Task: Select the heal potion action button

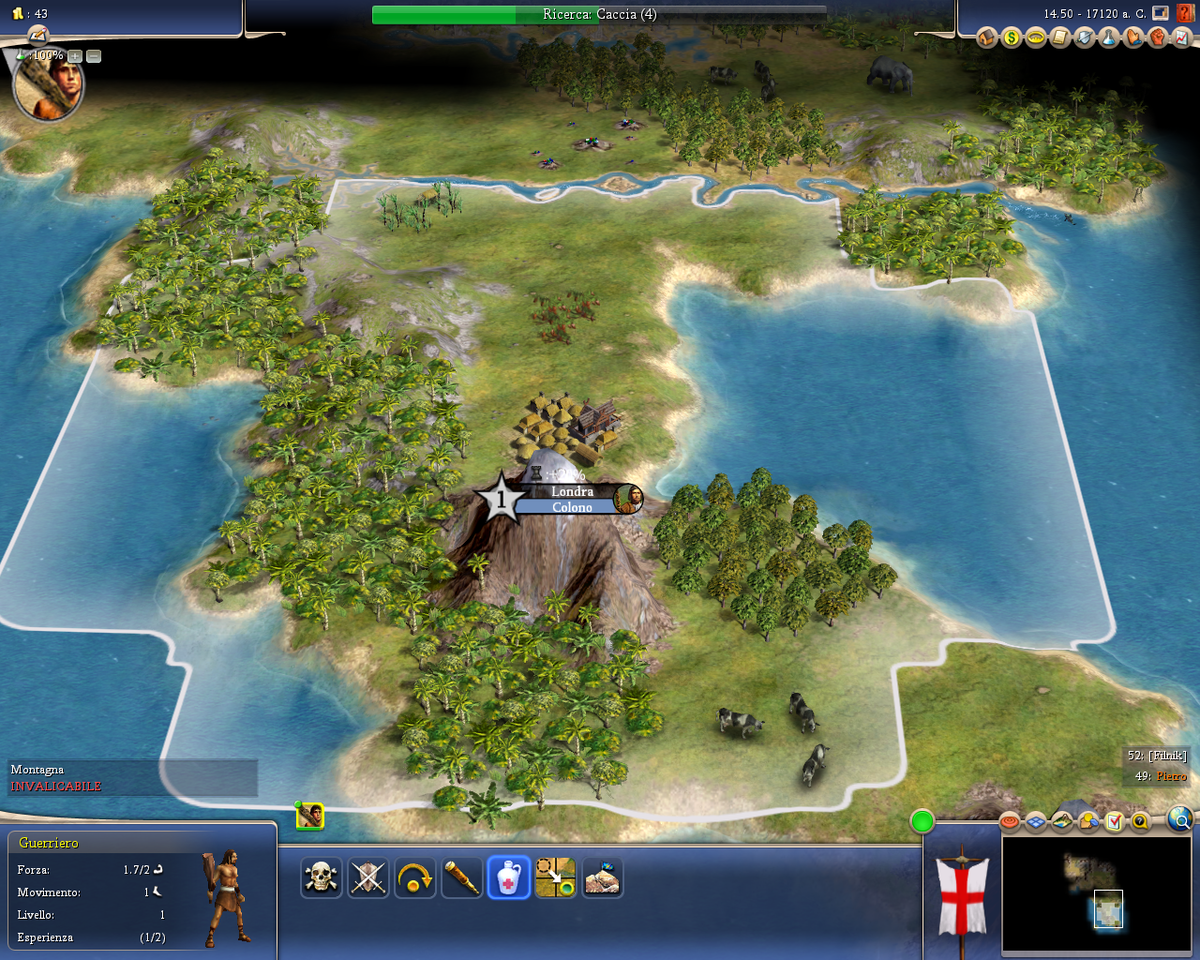Action: click(x=508, y=878)
